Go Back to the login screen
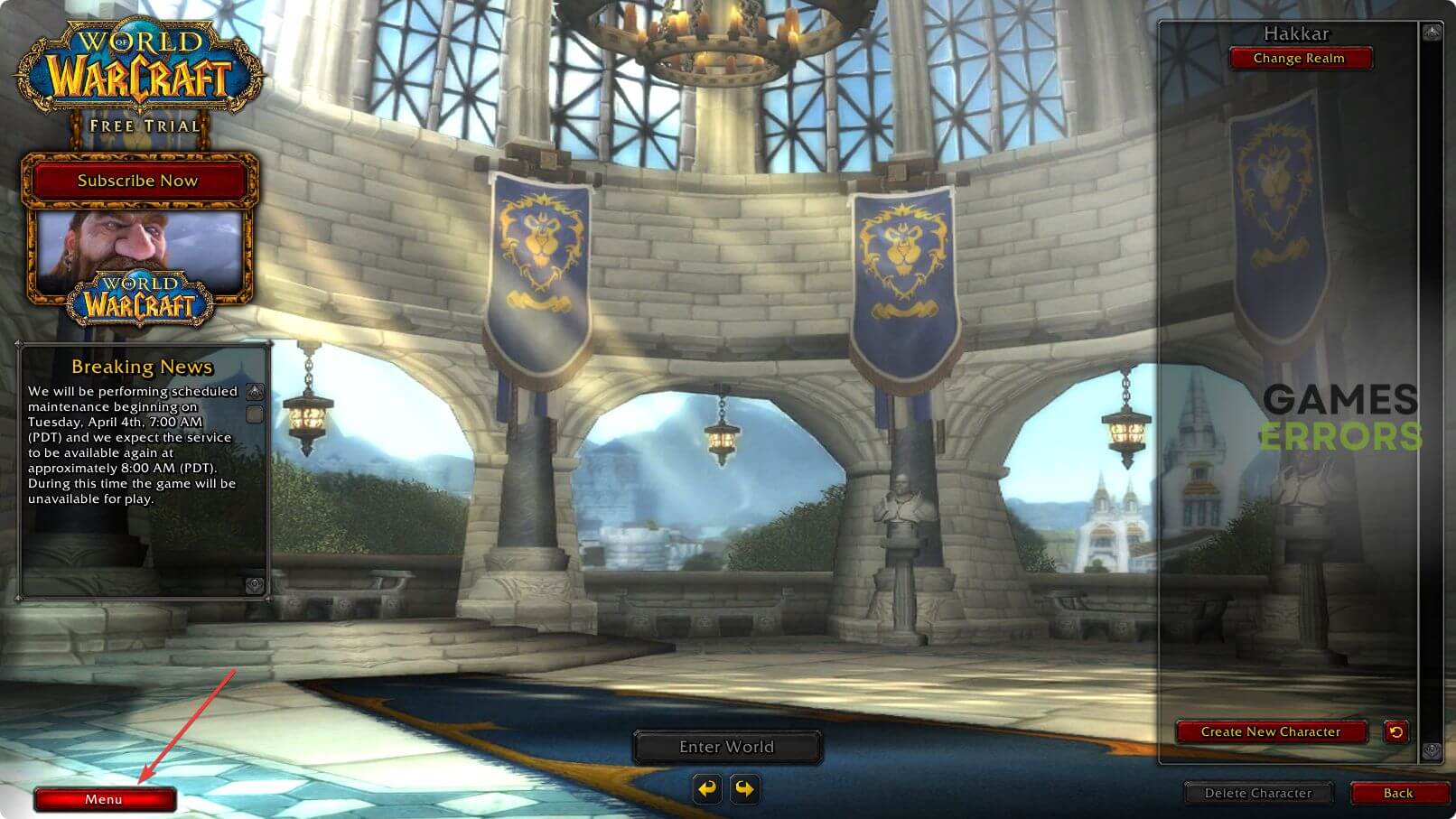 click(1397, 793)
